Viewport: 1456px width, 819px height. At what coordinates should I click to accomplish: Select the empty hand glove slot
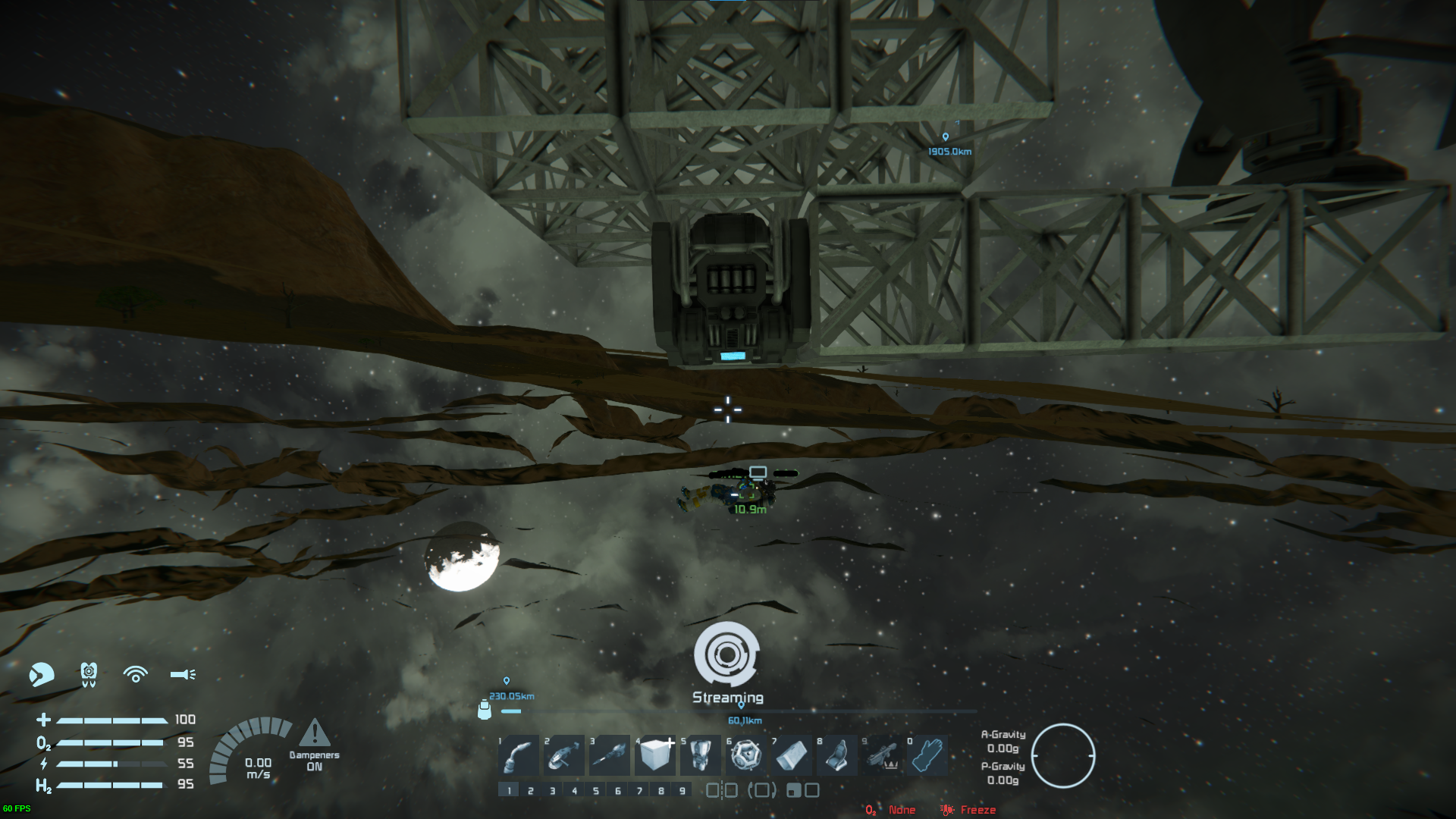[927, 755]
